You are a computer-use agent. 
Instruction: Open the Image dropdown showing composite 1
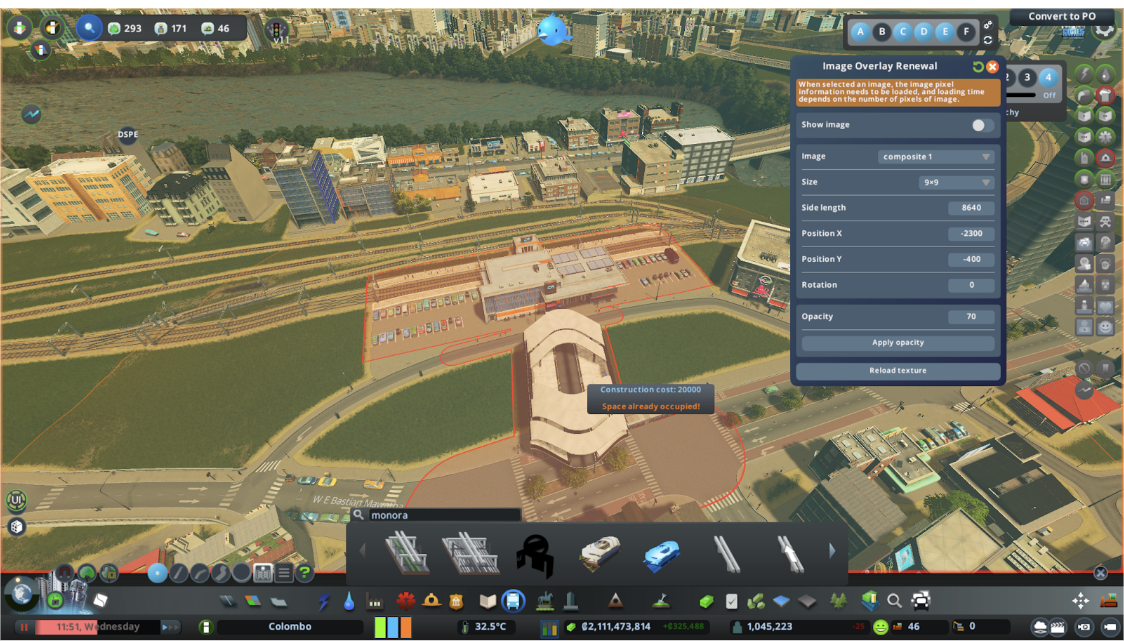(x=936, y=157)
